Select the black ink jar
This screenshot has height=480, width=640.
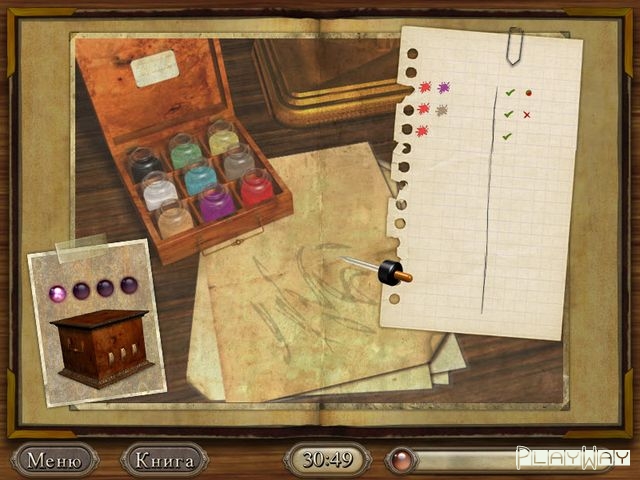(x=147, y=165)
